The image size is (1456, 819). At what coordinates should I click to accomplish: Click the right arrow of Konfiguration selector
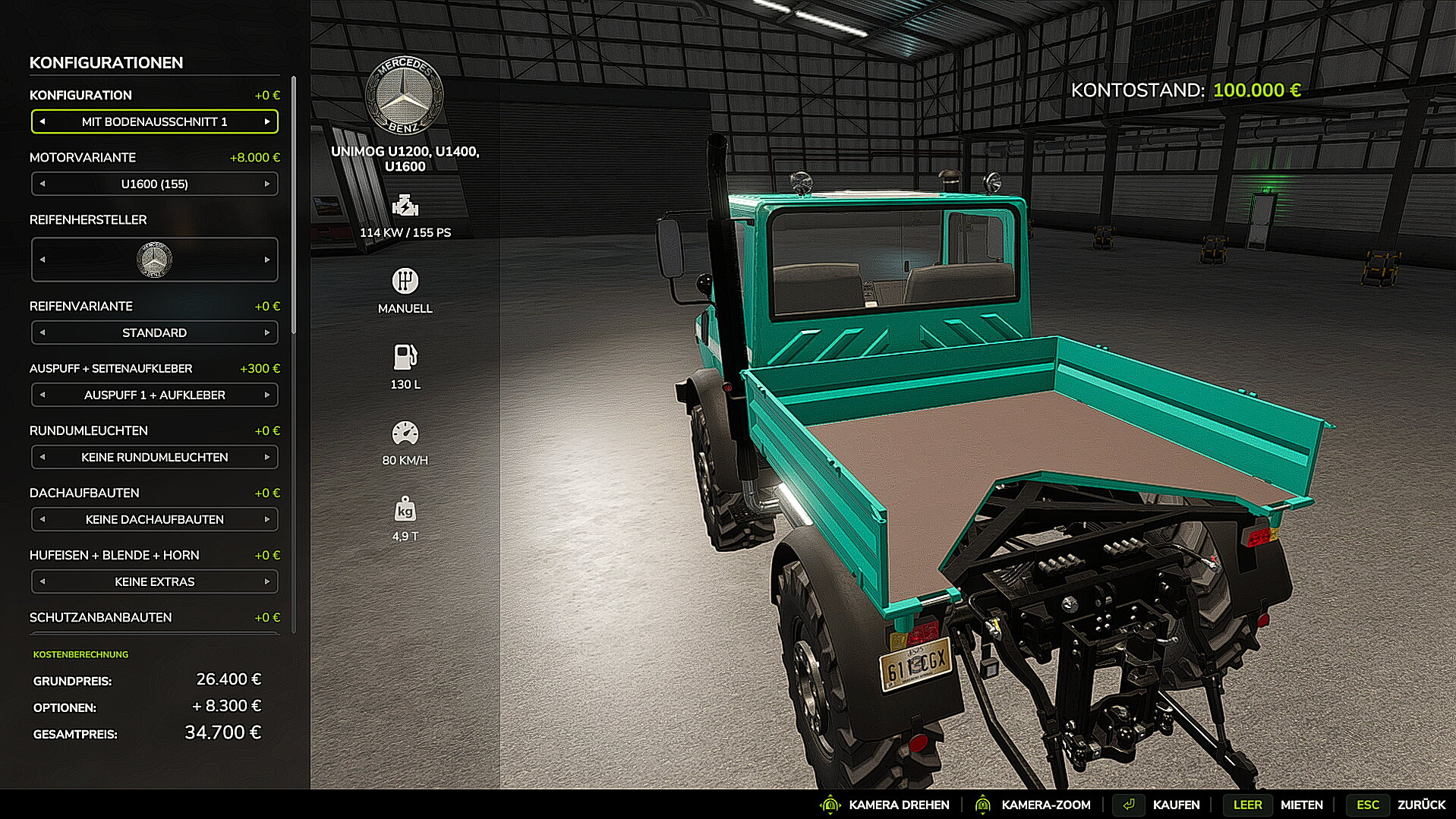(x=267, y=121)
